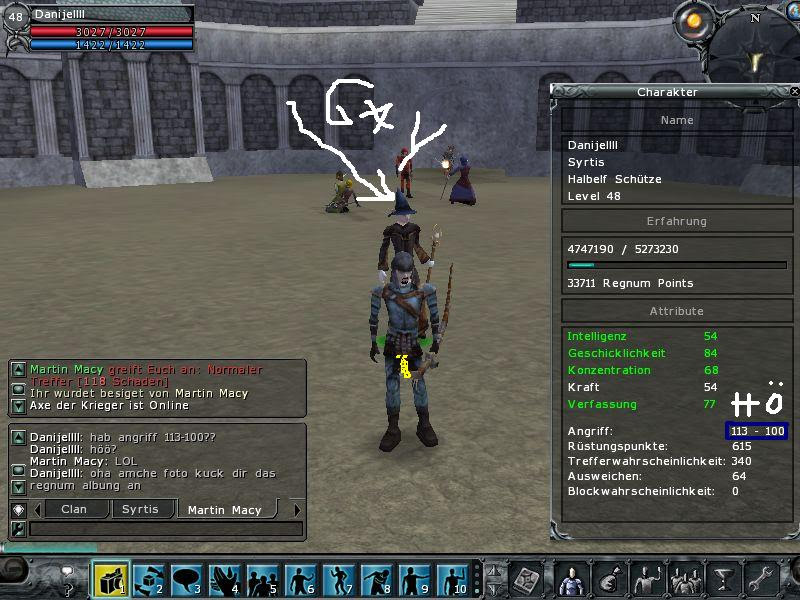Activate hotbar slot 1
Viewport: 800px width, 600px height.
pos(111,579)
